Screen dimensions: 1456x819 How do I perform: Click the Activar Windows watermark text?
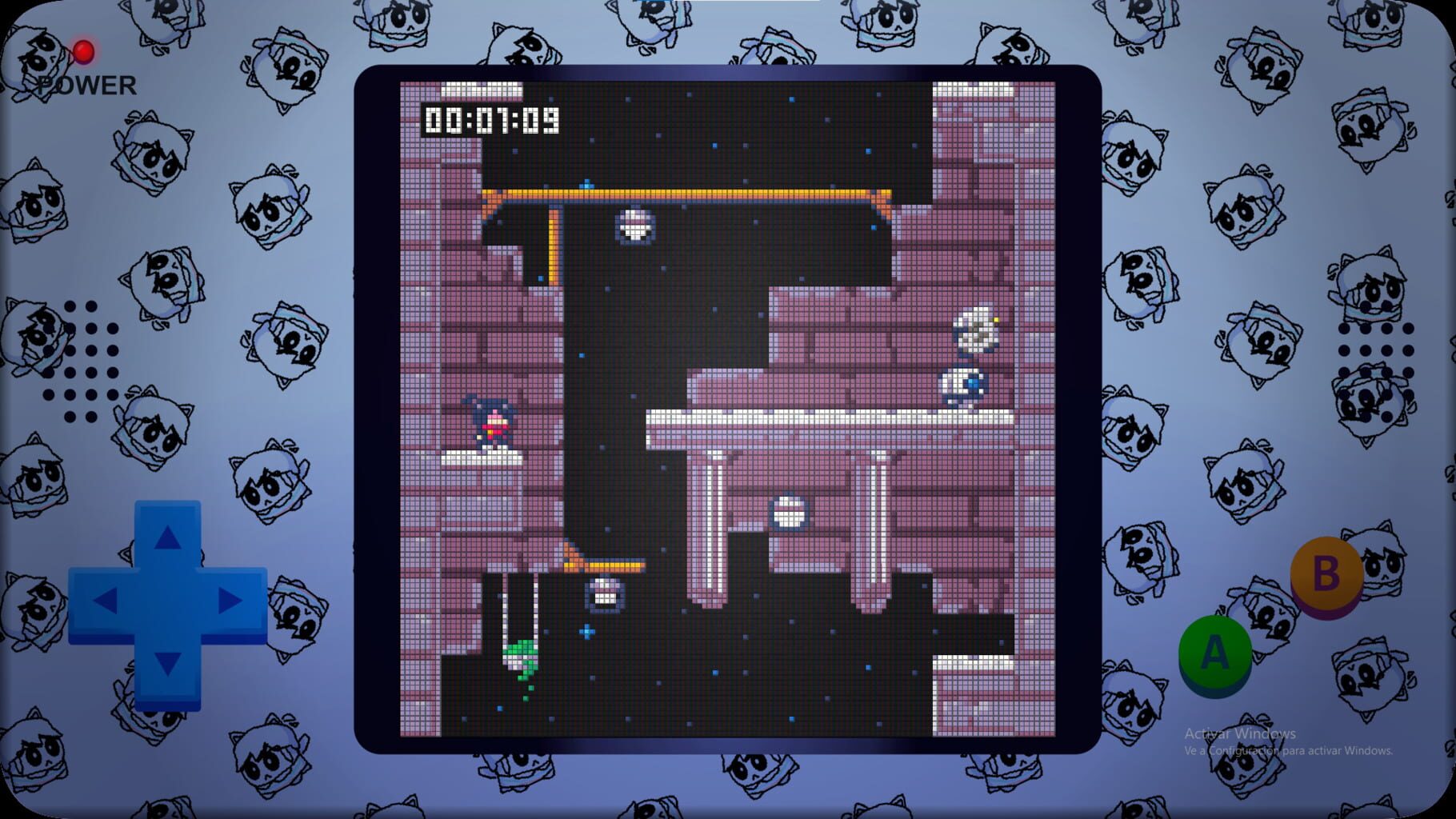pos(1239,733)
